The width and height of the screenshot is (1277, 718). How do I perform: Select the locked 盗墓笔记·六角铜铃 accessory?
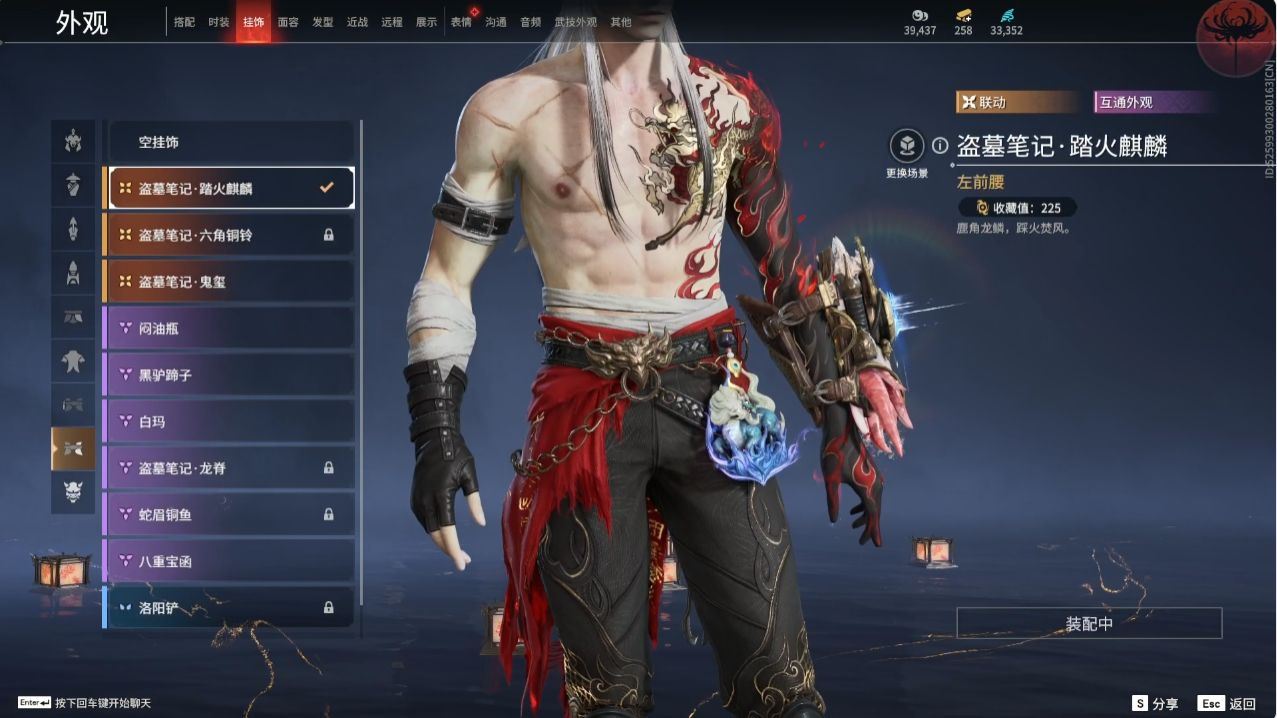click(x=230, y=235)
